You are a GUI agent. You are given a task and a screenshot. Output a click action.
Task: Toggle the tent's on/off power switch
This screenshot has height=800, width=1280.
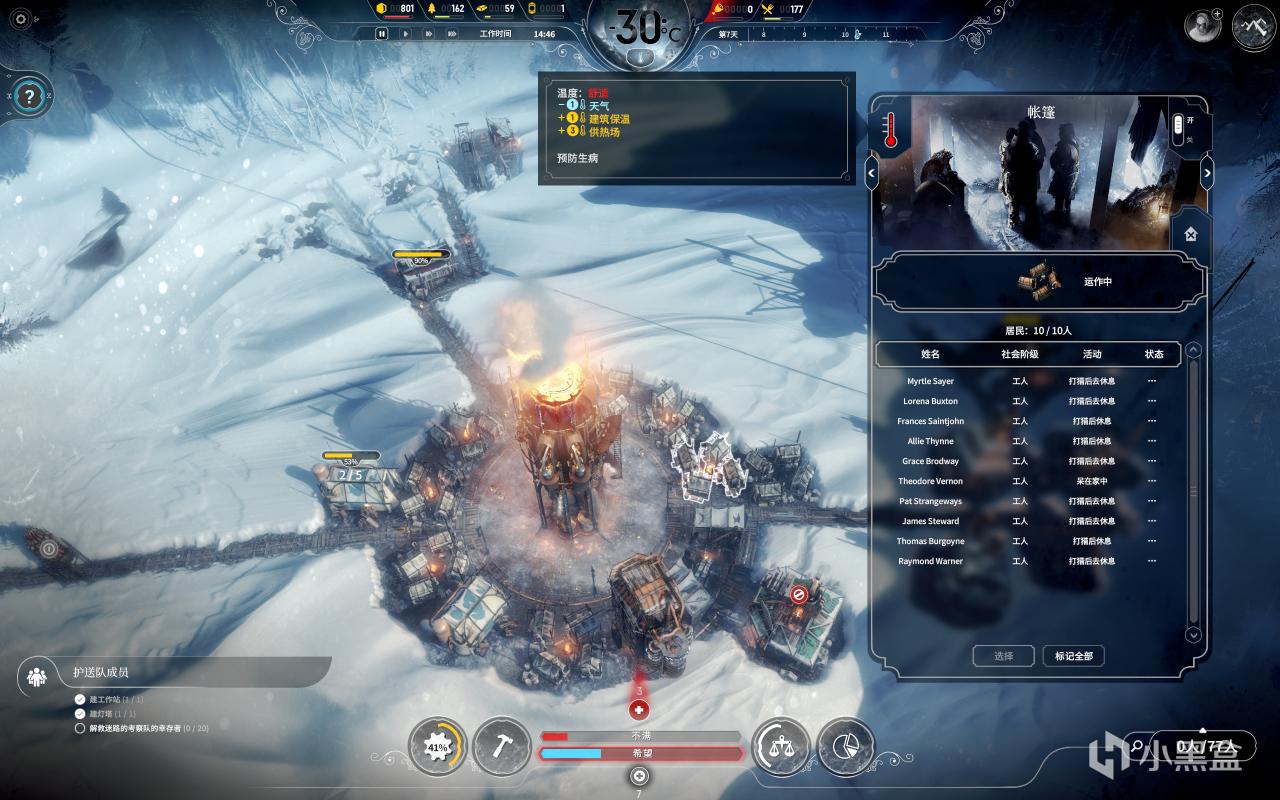click(1178, 126)
